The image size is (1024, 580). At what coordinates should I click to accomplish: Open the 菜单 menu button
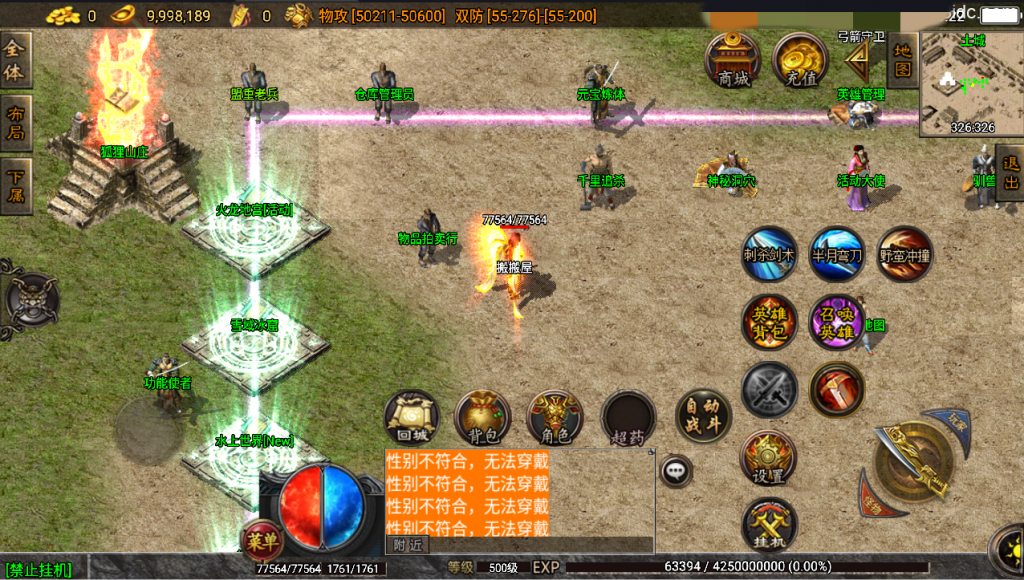(263, 541)
